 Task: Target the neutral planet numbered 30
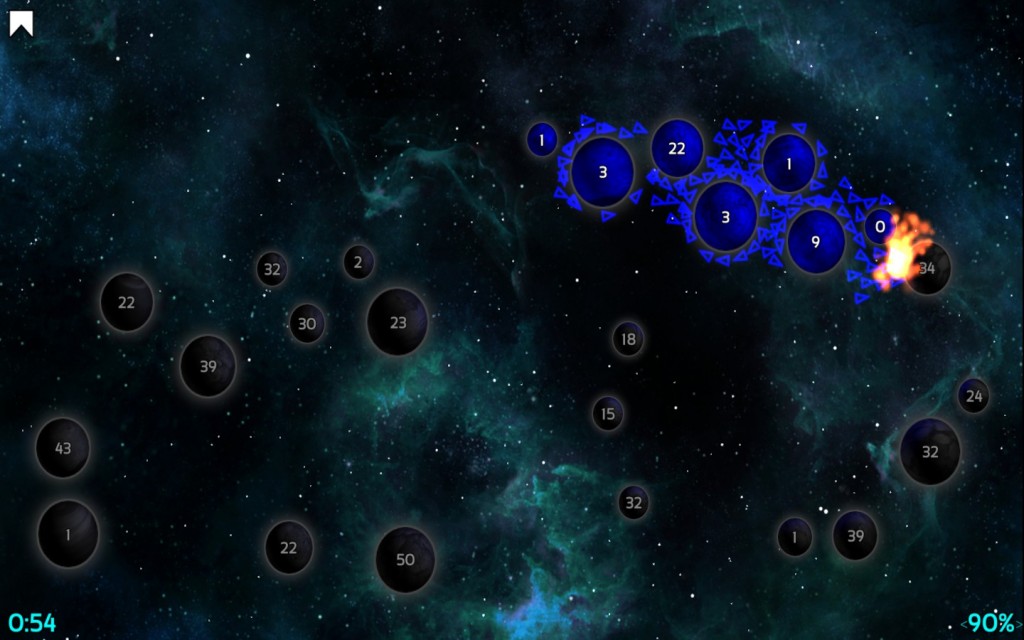click(307, 323)
